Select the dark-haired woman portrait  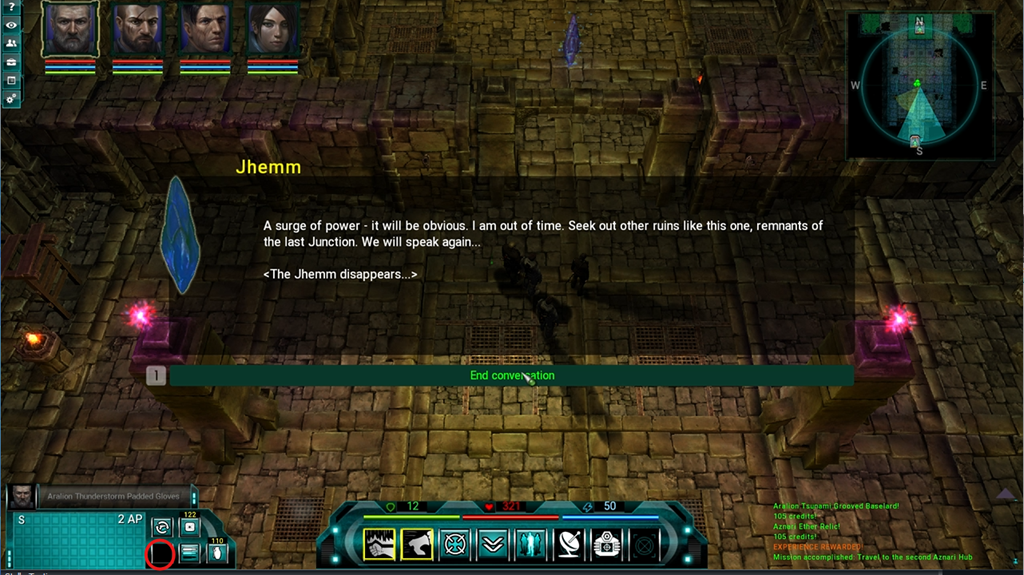coord(272,29)
